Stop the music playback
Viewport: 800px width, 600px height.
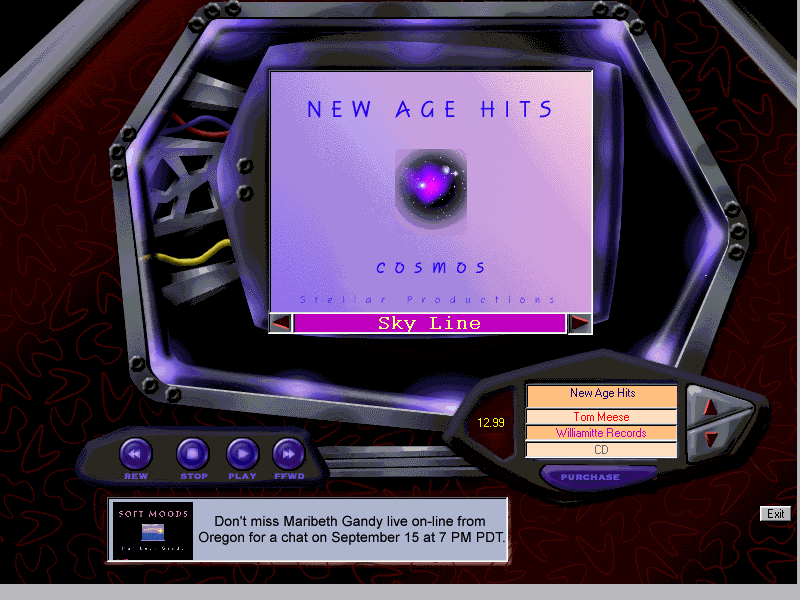193,454
